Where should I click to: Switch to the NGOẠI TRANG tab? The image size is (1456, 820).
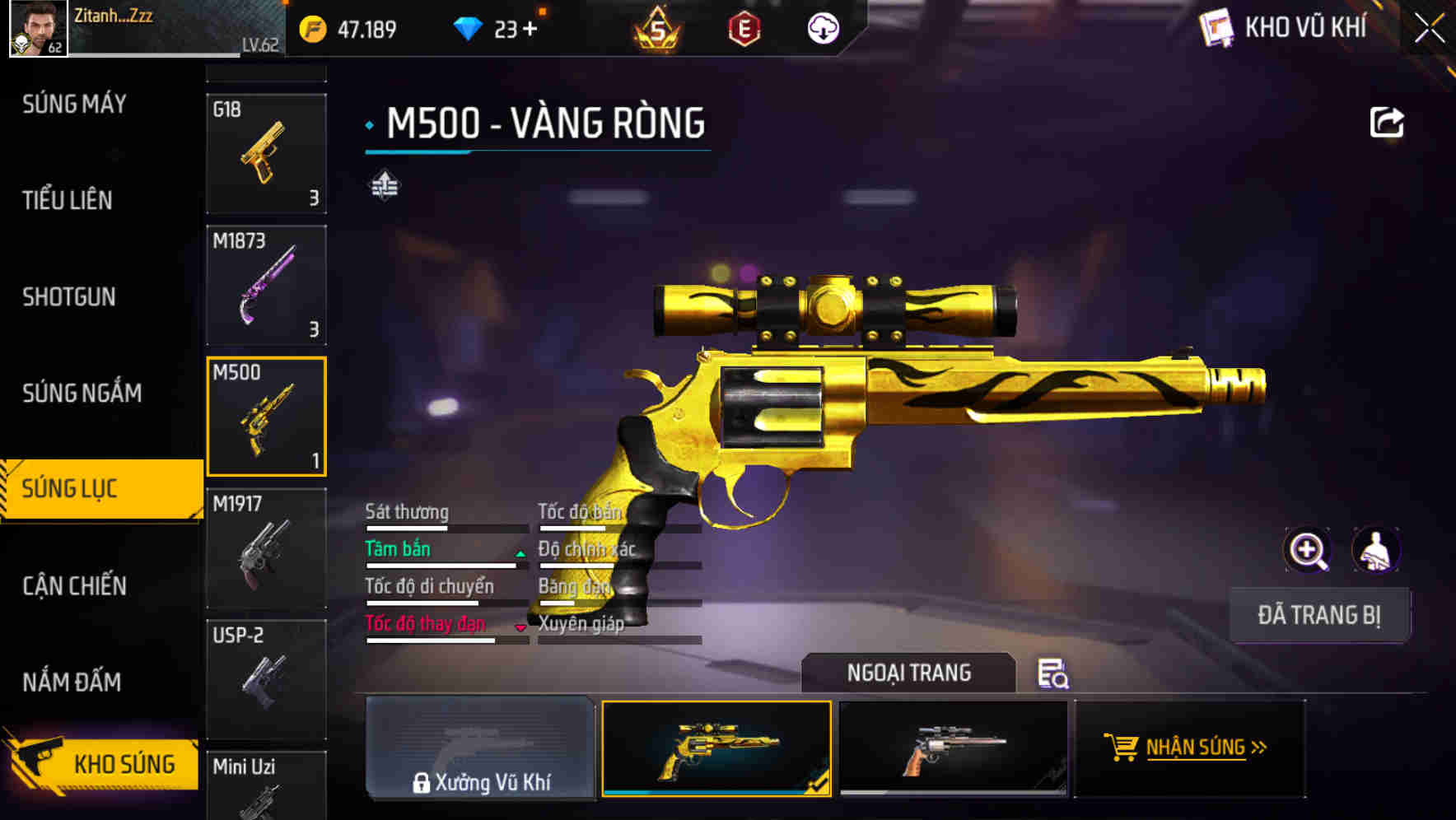tap(909, 673)
